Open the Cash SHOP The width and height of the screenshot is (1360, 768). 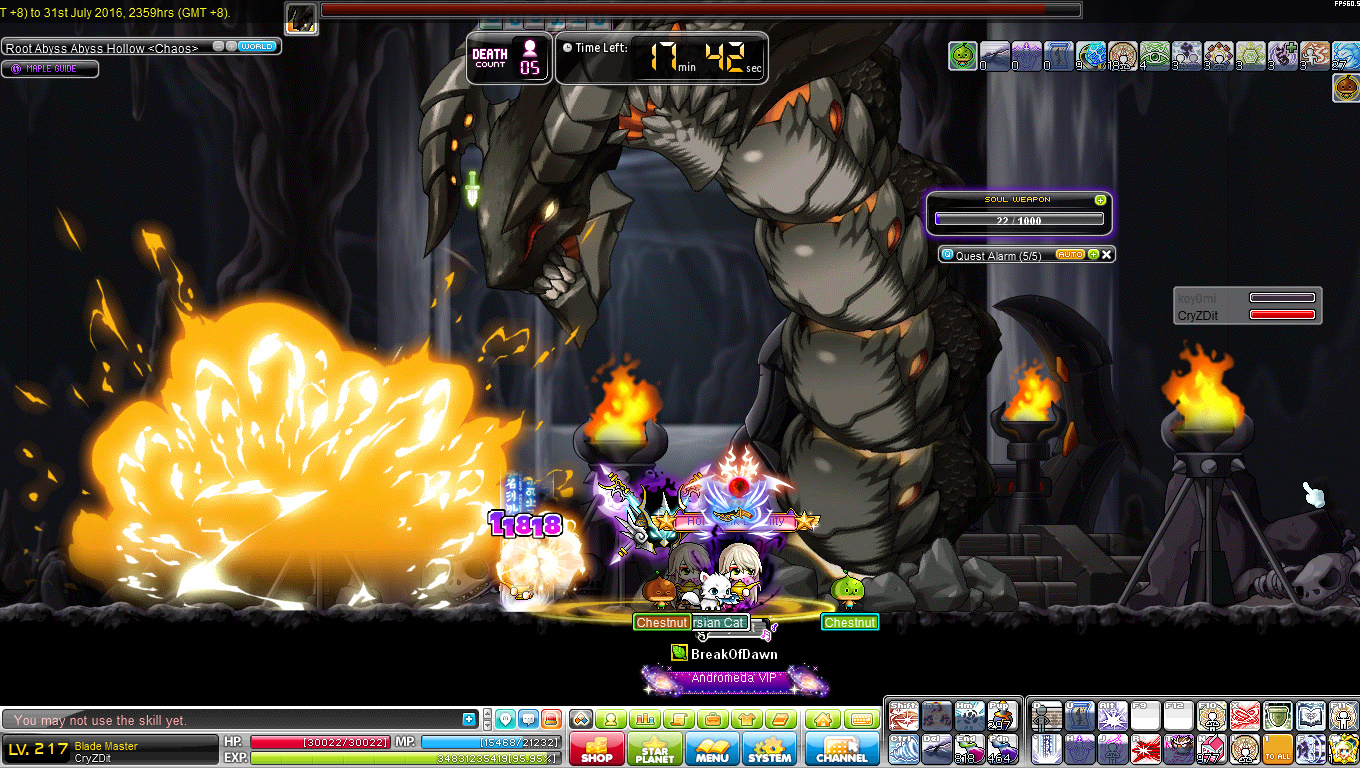pos(596,750)
